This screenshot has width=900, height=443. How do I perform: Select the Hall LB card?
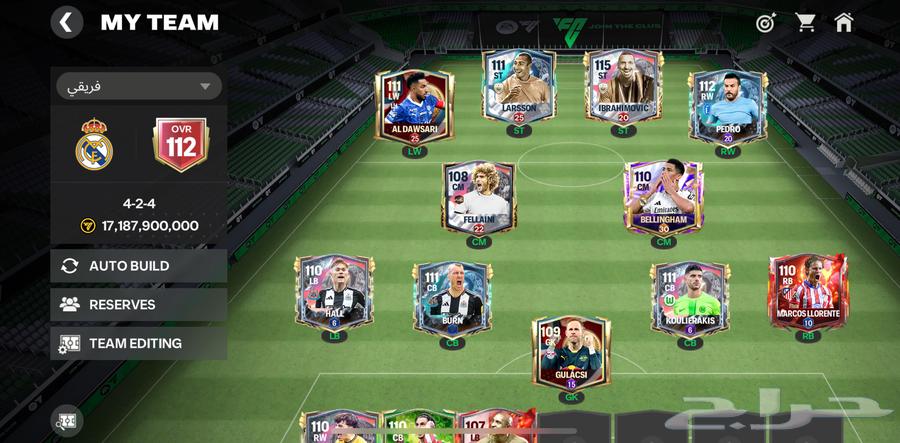click(x=334, y=293)
